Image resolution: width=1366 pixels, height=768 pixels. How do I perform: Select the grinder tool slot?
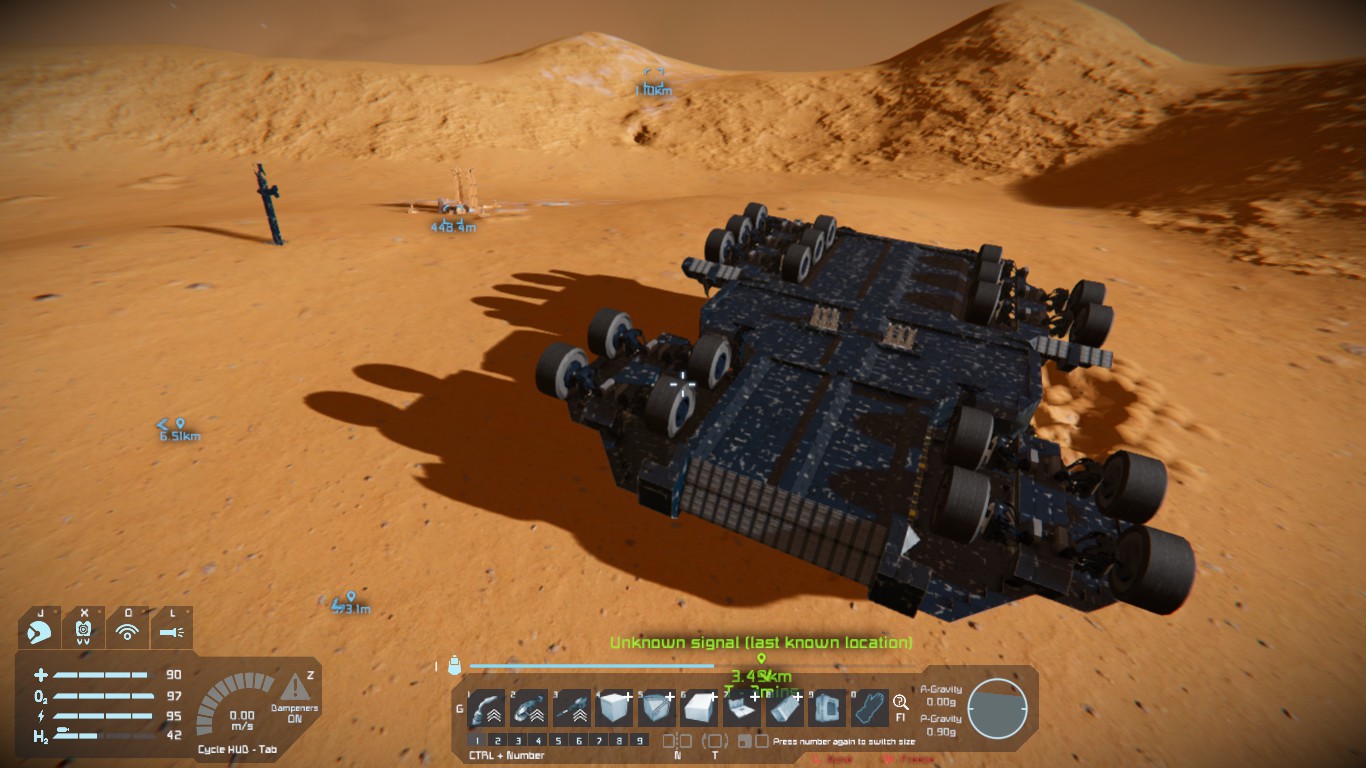(x=528, y=709)
